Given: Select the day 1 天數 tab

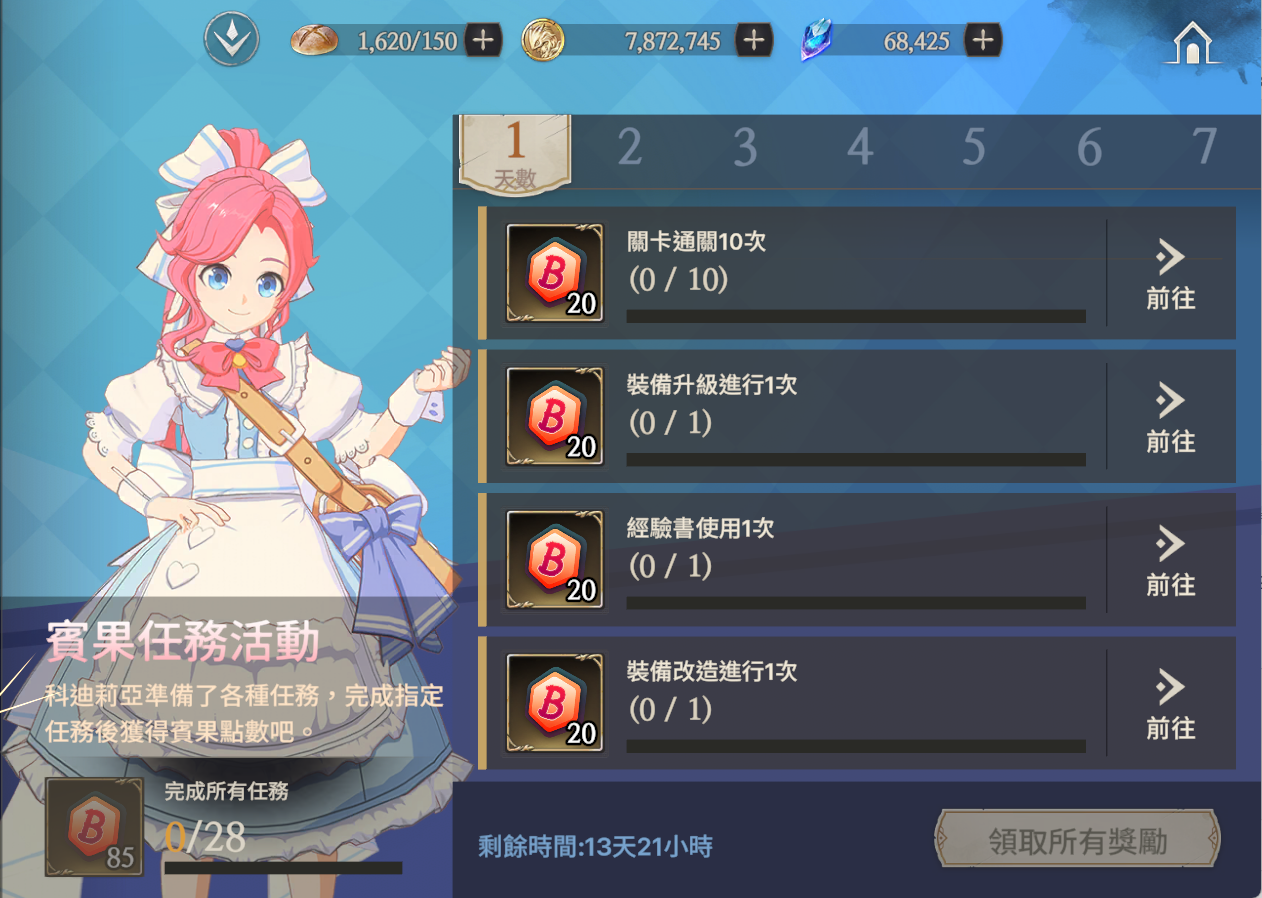Looking at the screenshot, I should pos(515,152).
